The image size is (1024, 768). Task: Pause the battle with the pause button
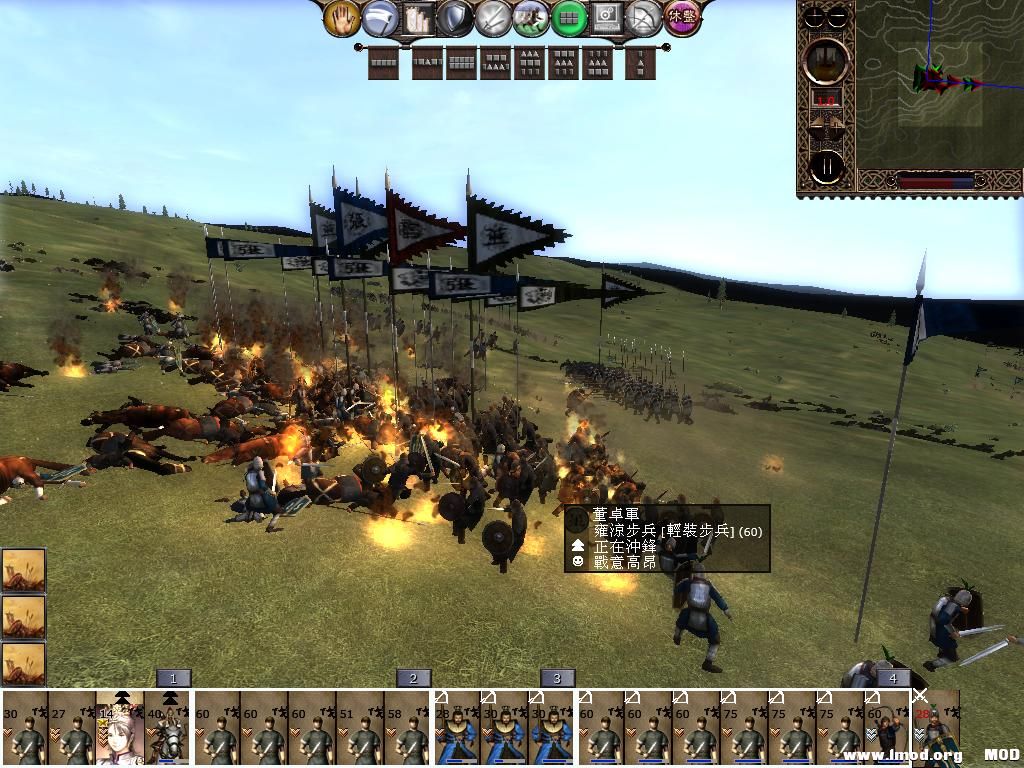pyautogui.click(x=827, y=166)
